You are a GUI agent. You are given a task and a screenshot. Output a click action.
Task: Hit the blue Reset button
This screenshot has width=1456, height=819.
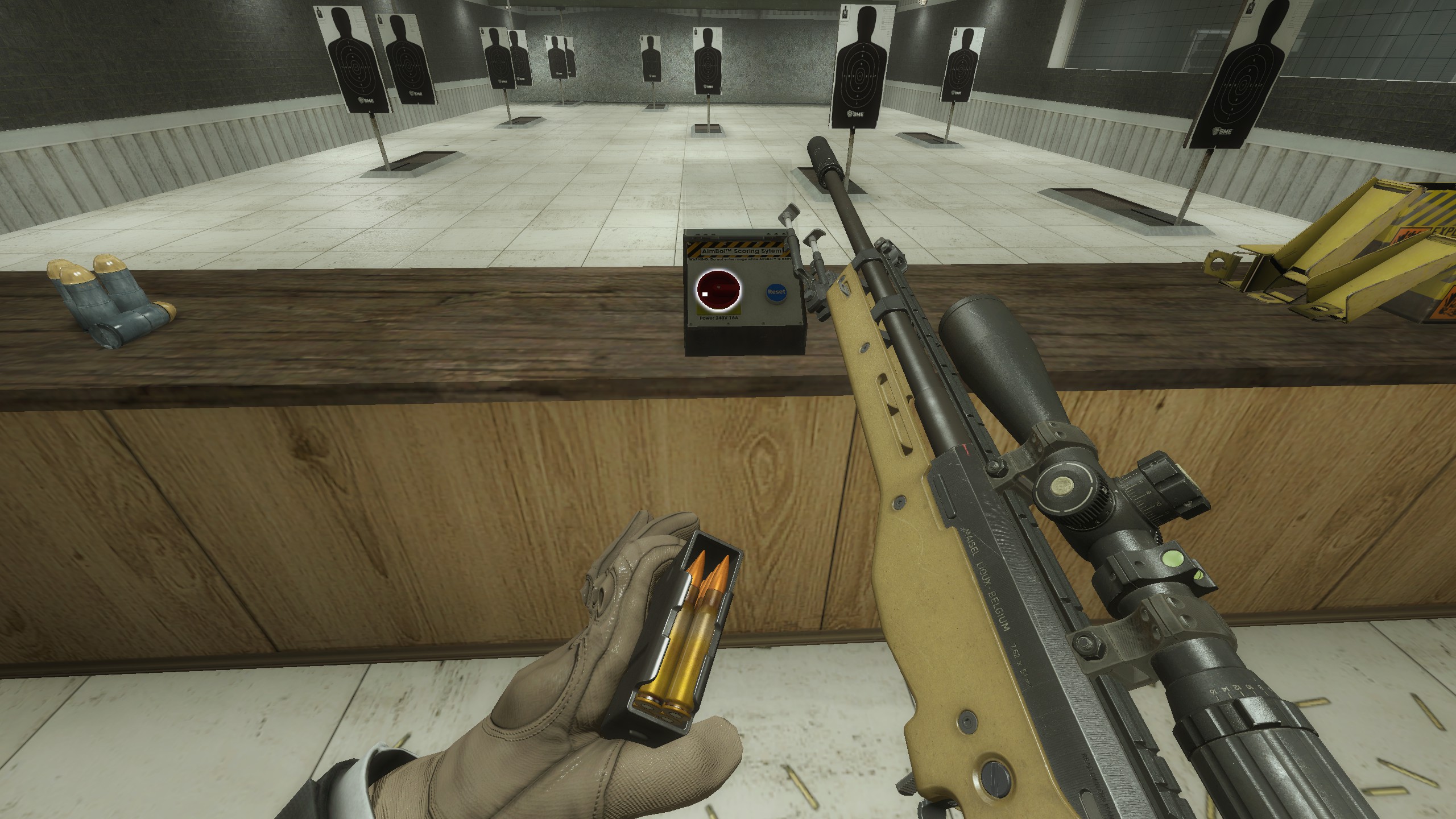point(776,292)
